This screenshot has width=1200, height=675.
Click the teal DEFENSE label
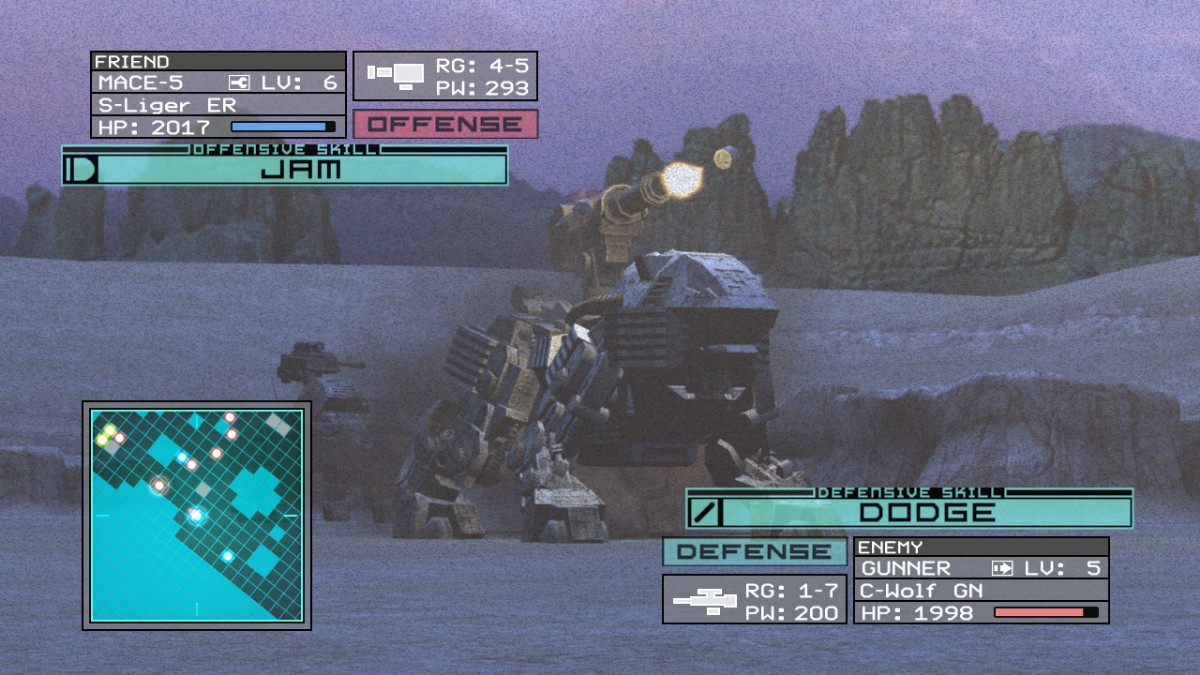(x=754, y=551)
